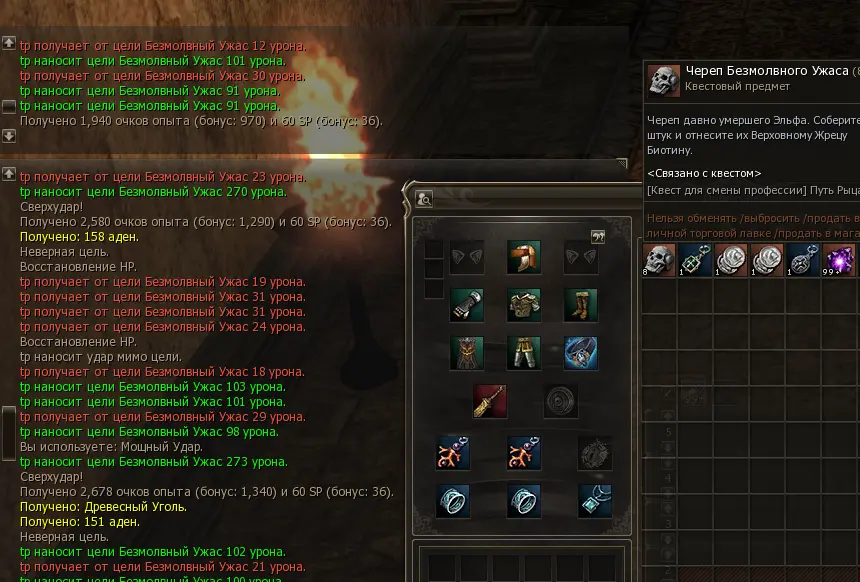Select the purple crystal stack in inventory
Screen dimensions: 860x582
tap(838, 260)
